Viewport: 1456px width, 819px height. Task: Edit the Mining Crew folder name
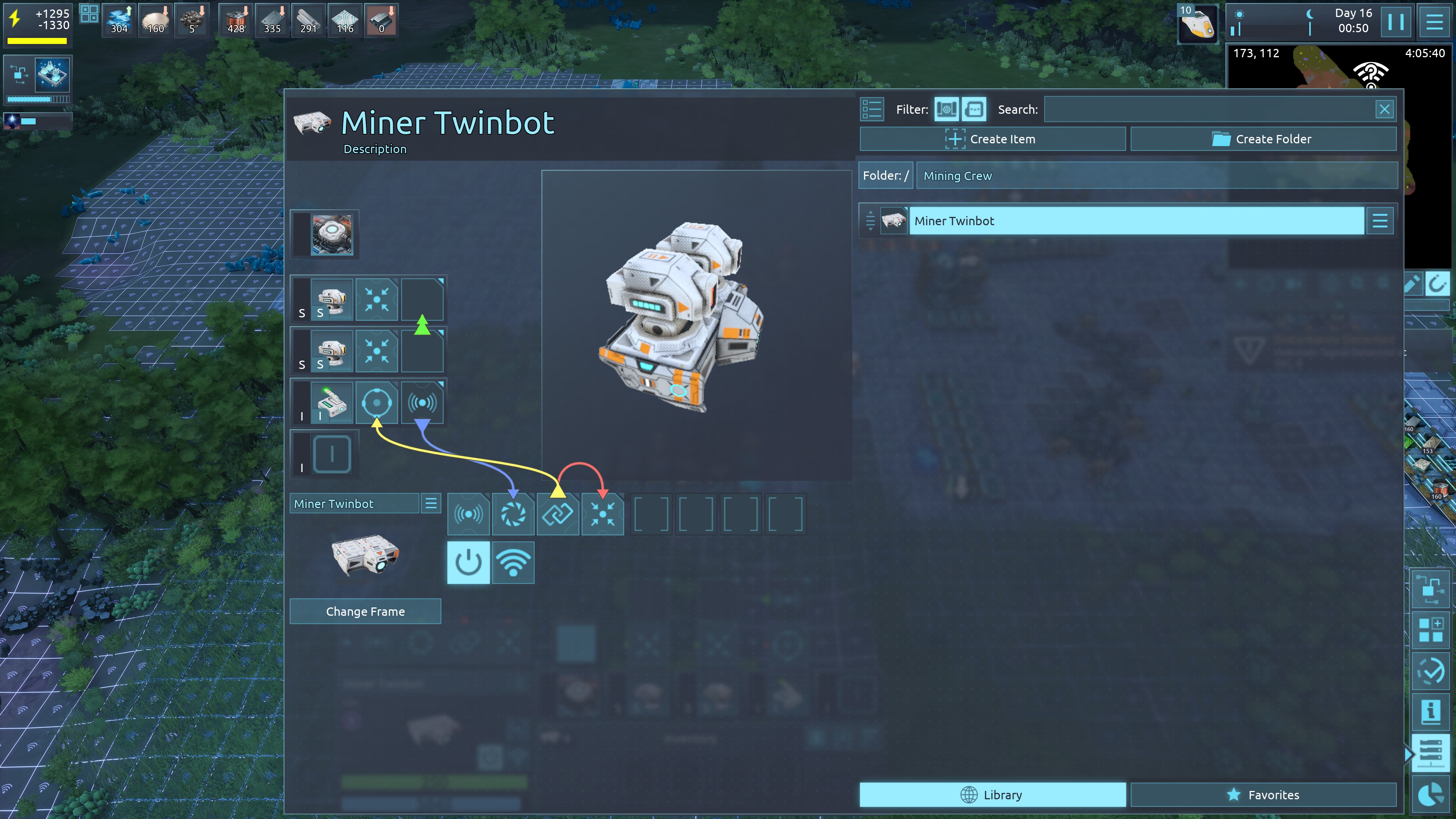pos(1156,176)
